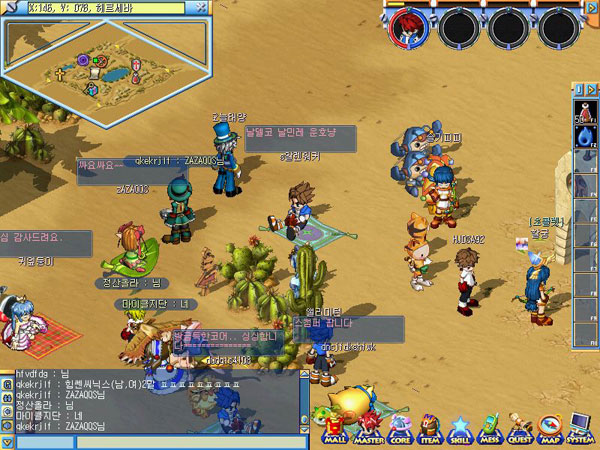Open the MAP button in bottom bar
Image resolution: width=600 pixels, height=450 pixels.
[550, 427]
